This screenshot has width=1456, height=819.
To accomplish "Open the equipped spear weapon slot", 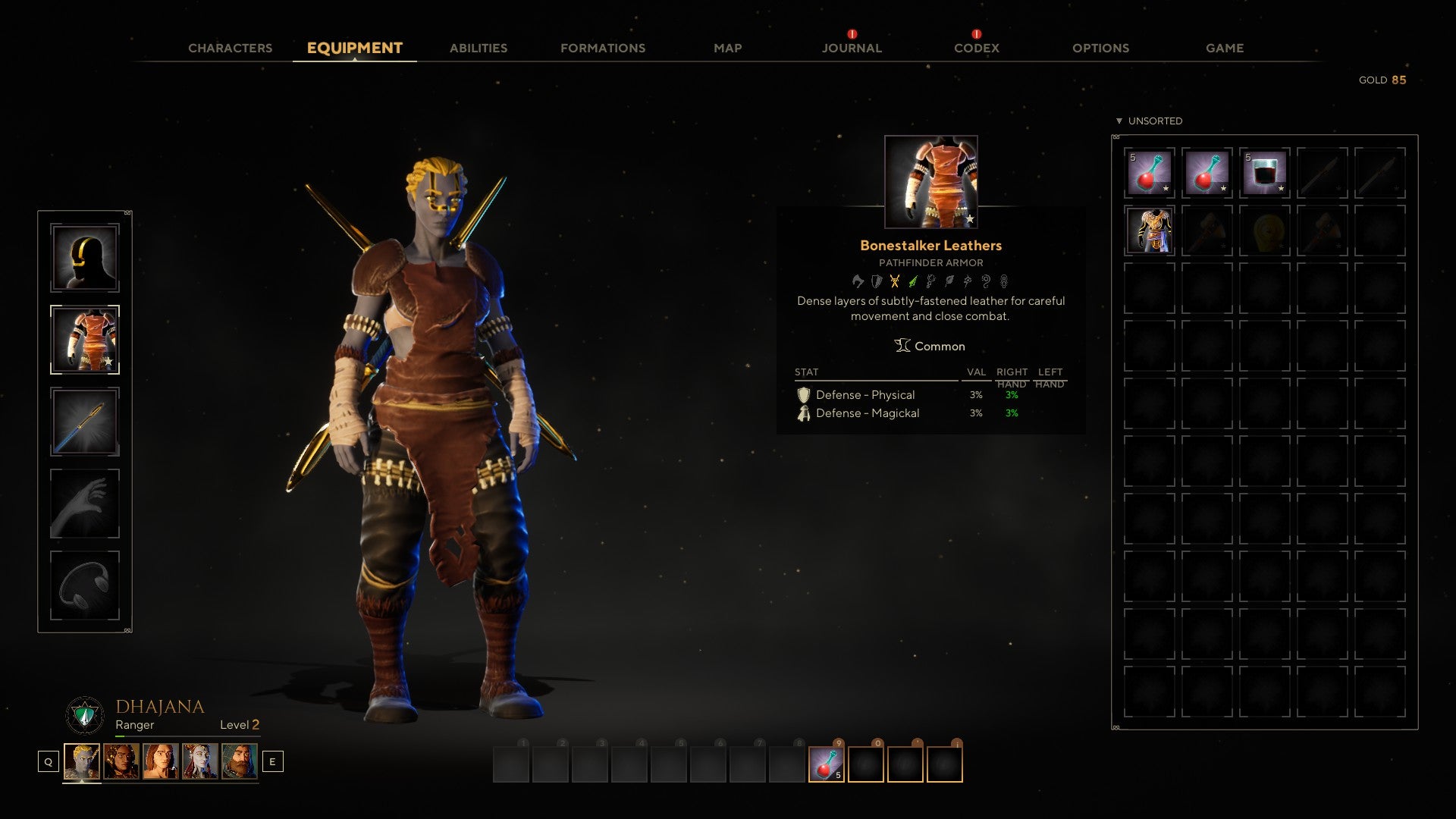I will [85, 422].
